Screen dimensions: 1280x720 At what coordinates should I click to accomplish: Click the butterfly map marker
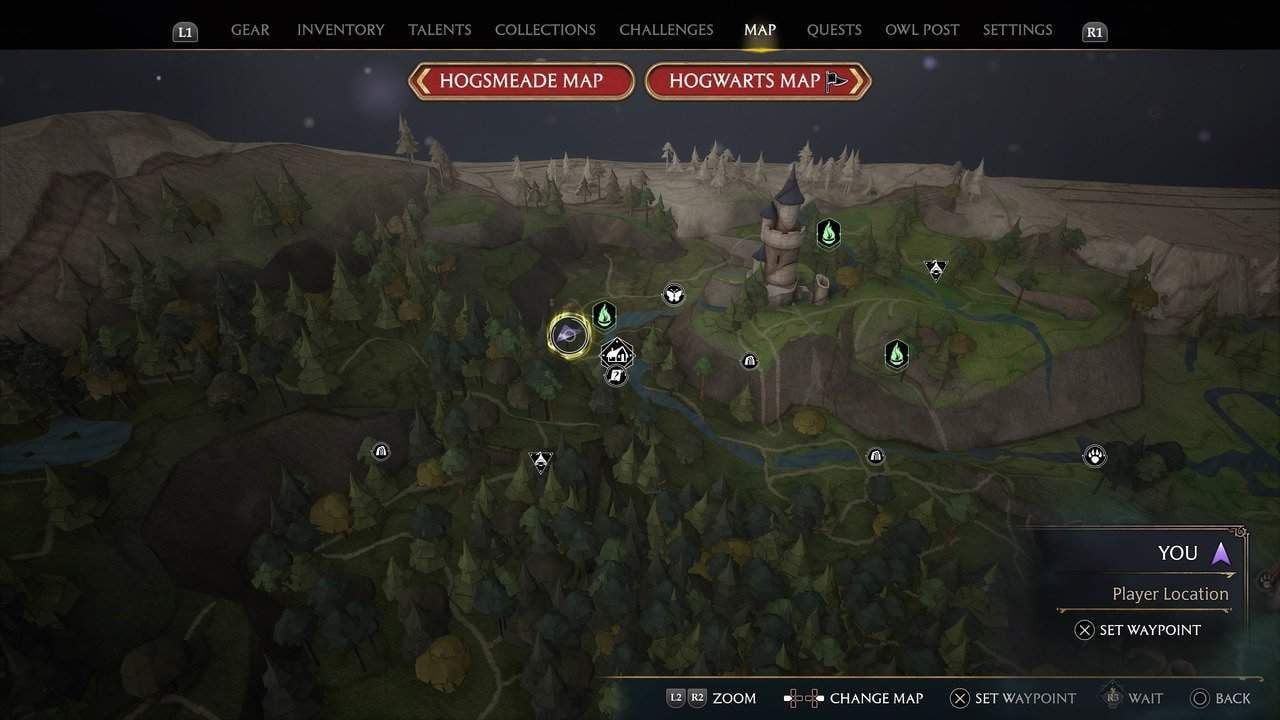pyautogui.click(x=674, y=294)
